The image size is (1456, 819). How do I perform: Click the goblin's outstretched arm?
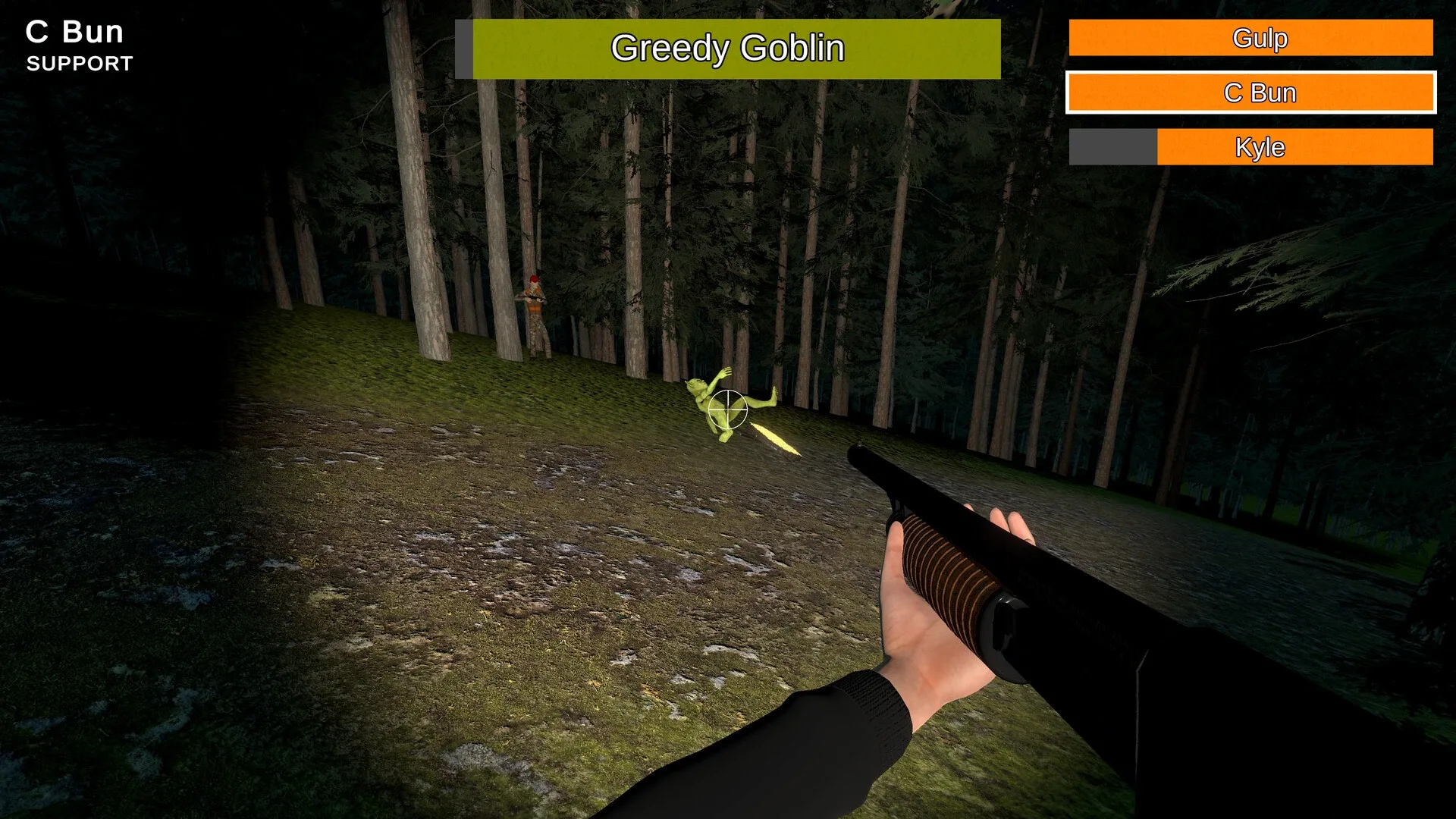pyautogui.click(x=724, y=372)
